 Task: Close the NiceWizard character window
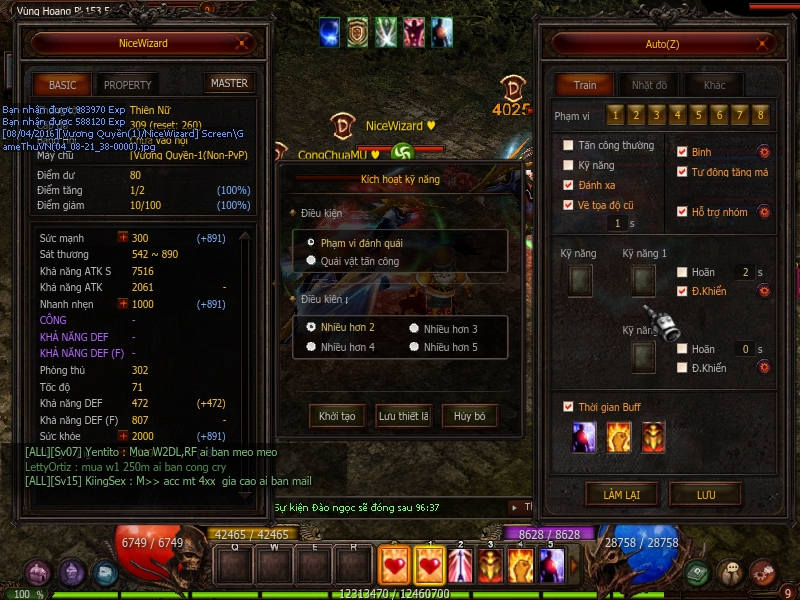[242, 44]
